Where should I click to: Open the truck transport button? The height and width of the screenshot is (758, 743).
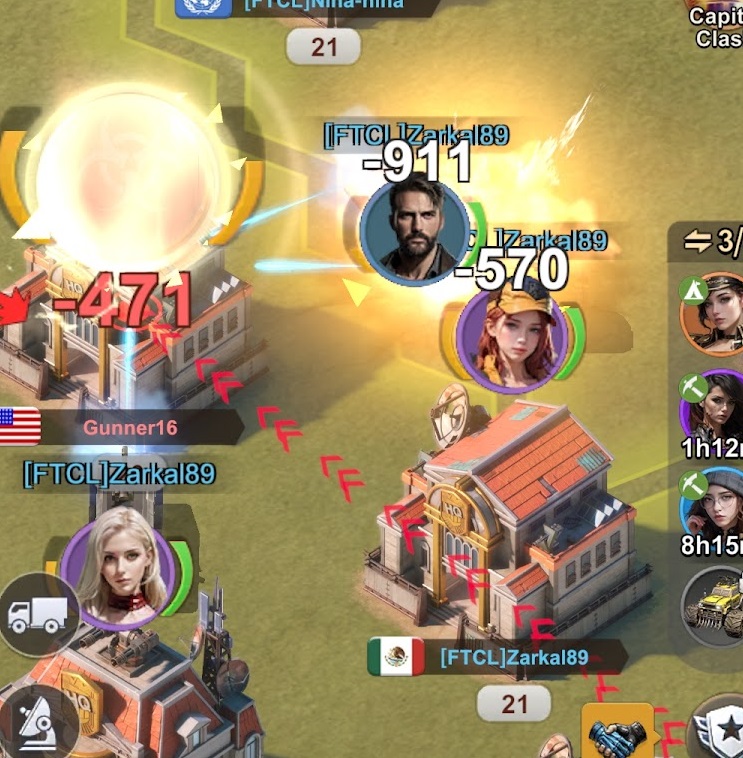tap(37, 614)
